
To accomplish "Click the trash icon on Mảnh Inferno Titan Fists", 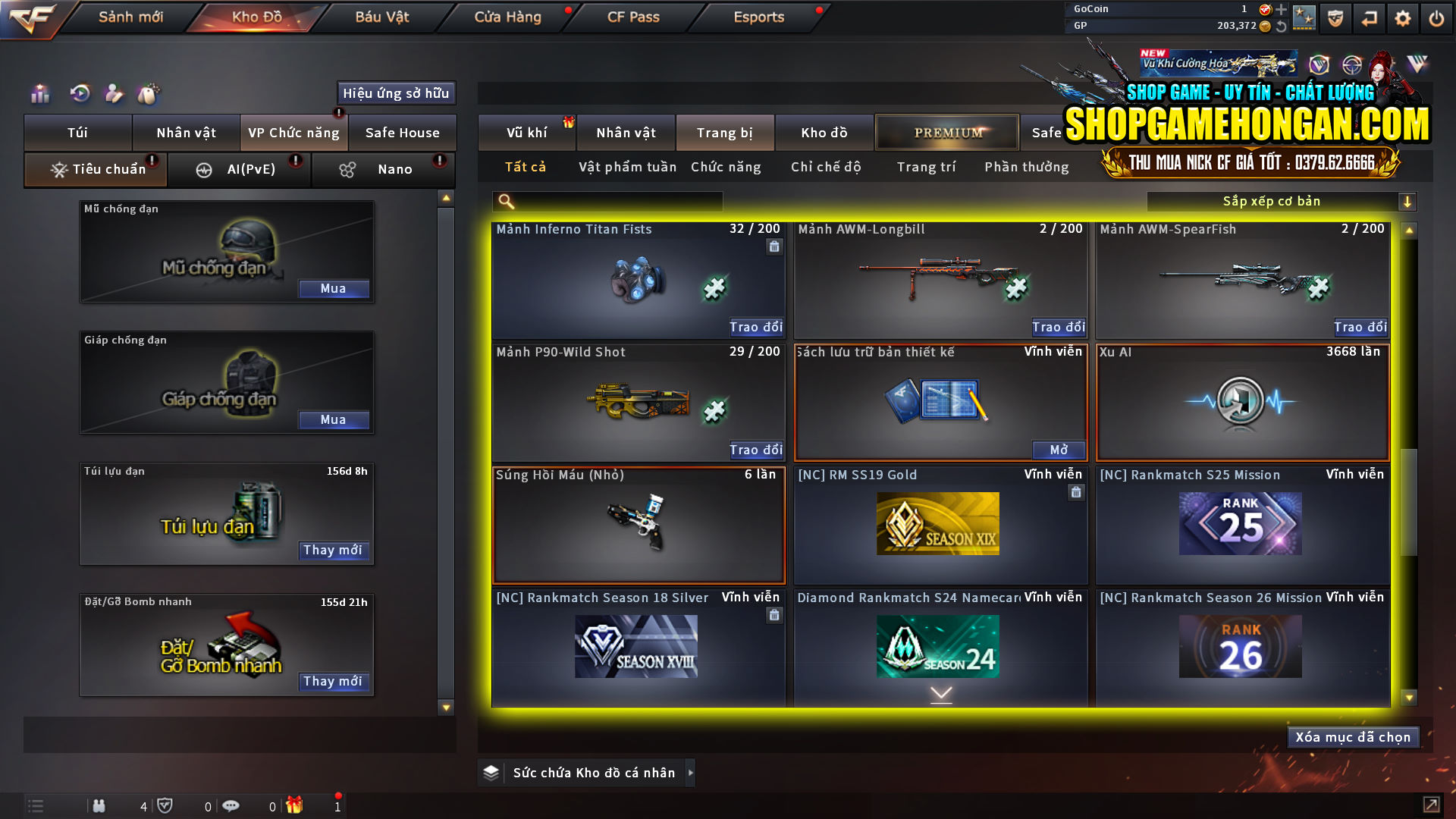I will tap(774, 248).
